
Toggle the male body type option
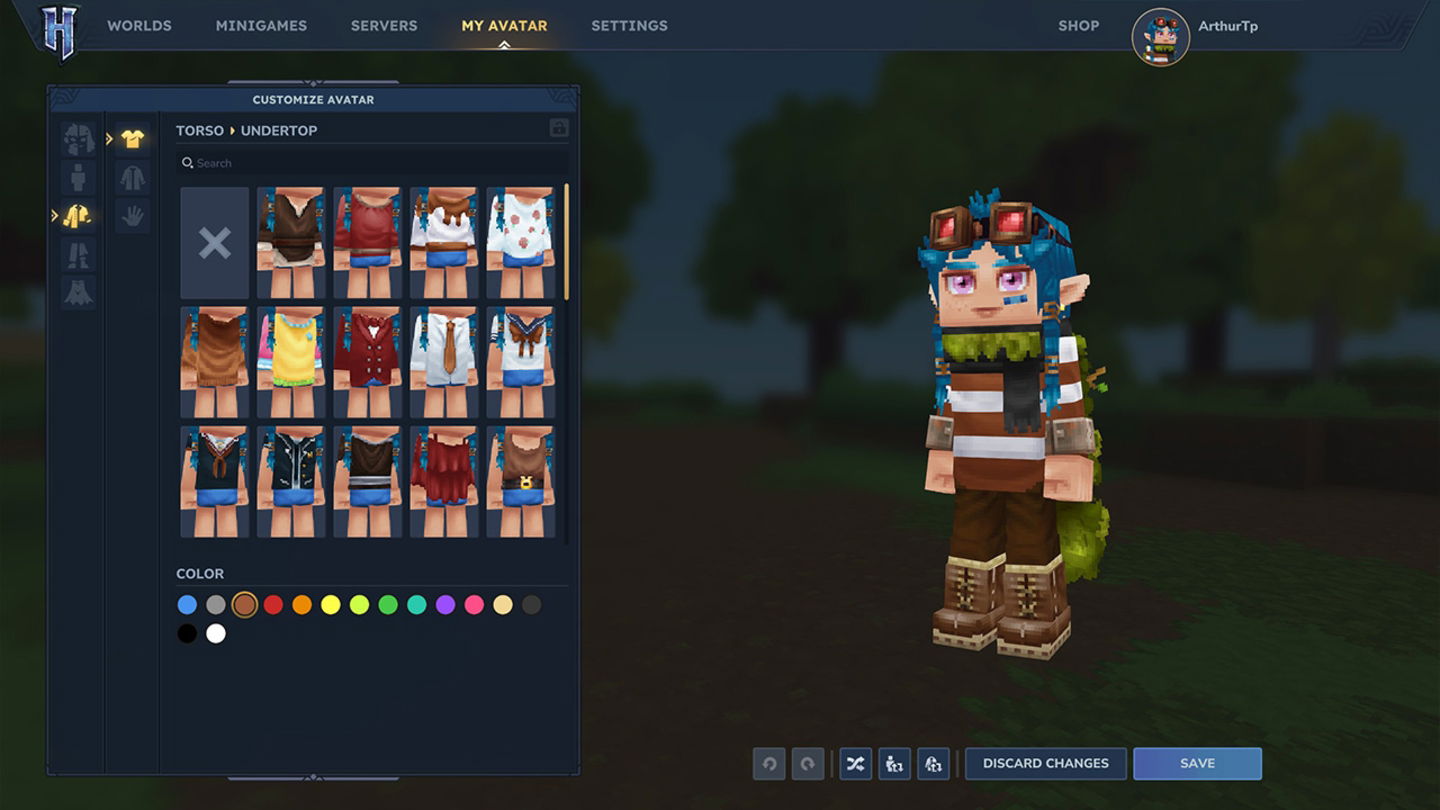894,763
